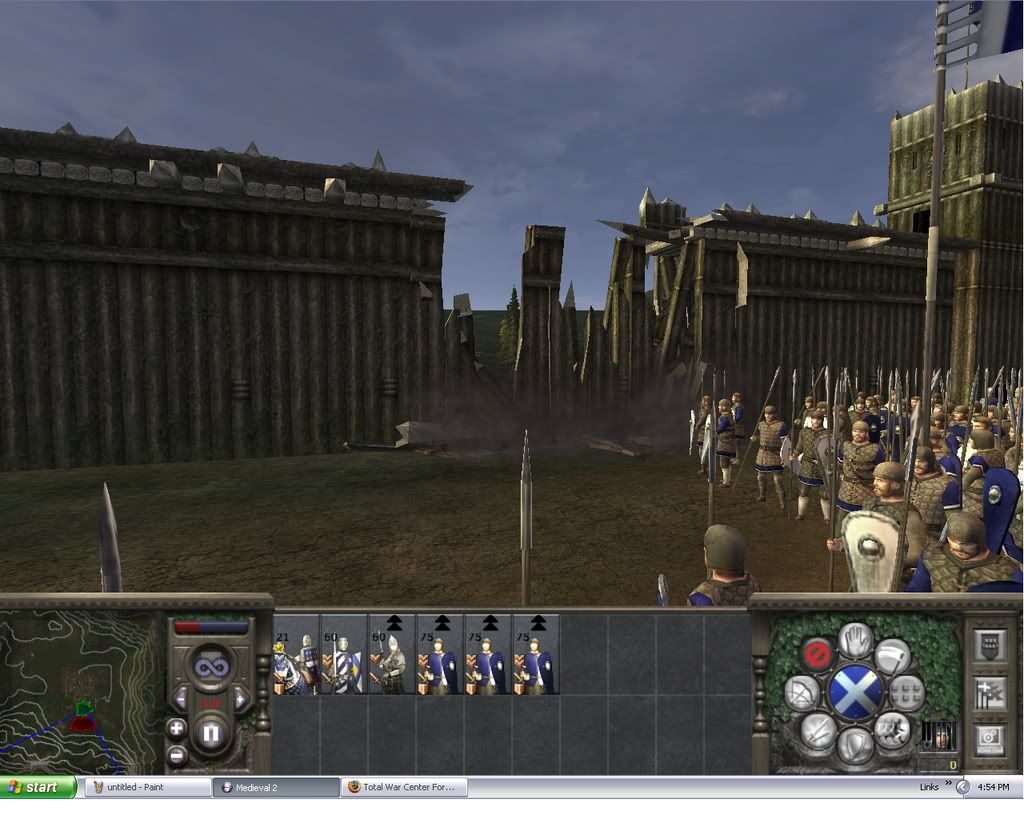Decrease the battle speed
Viewport: 1024px width, 819px height.
[x=181, y=698]
